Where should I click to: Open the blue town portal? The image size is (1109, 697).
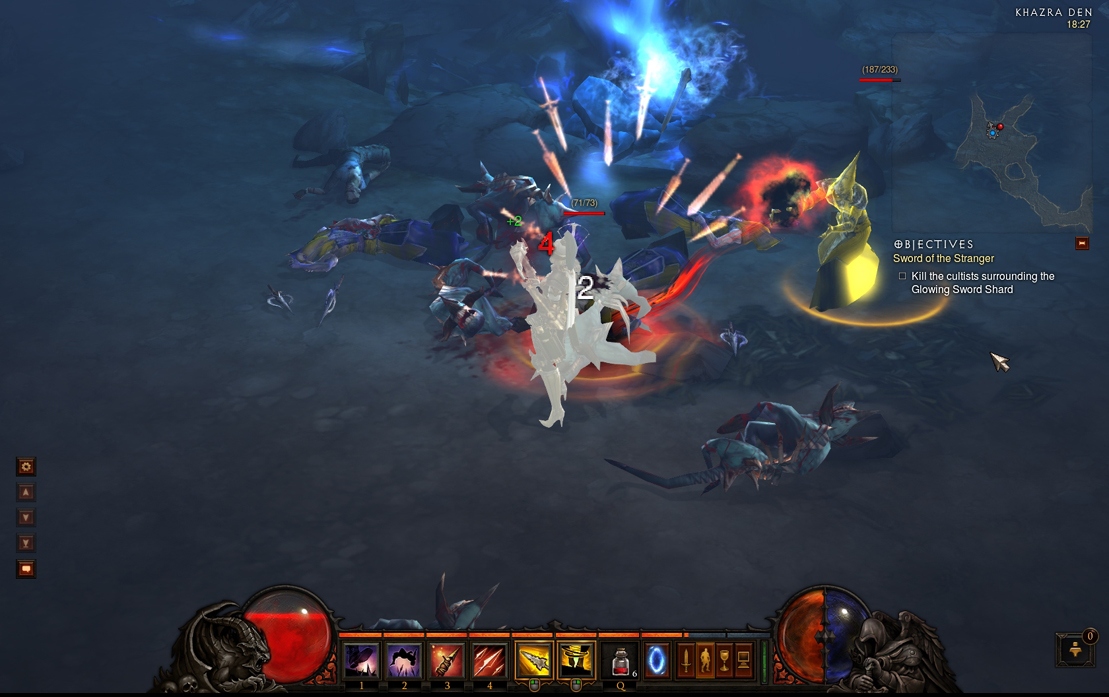[657, 660]
